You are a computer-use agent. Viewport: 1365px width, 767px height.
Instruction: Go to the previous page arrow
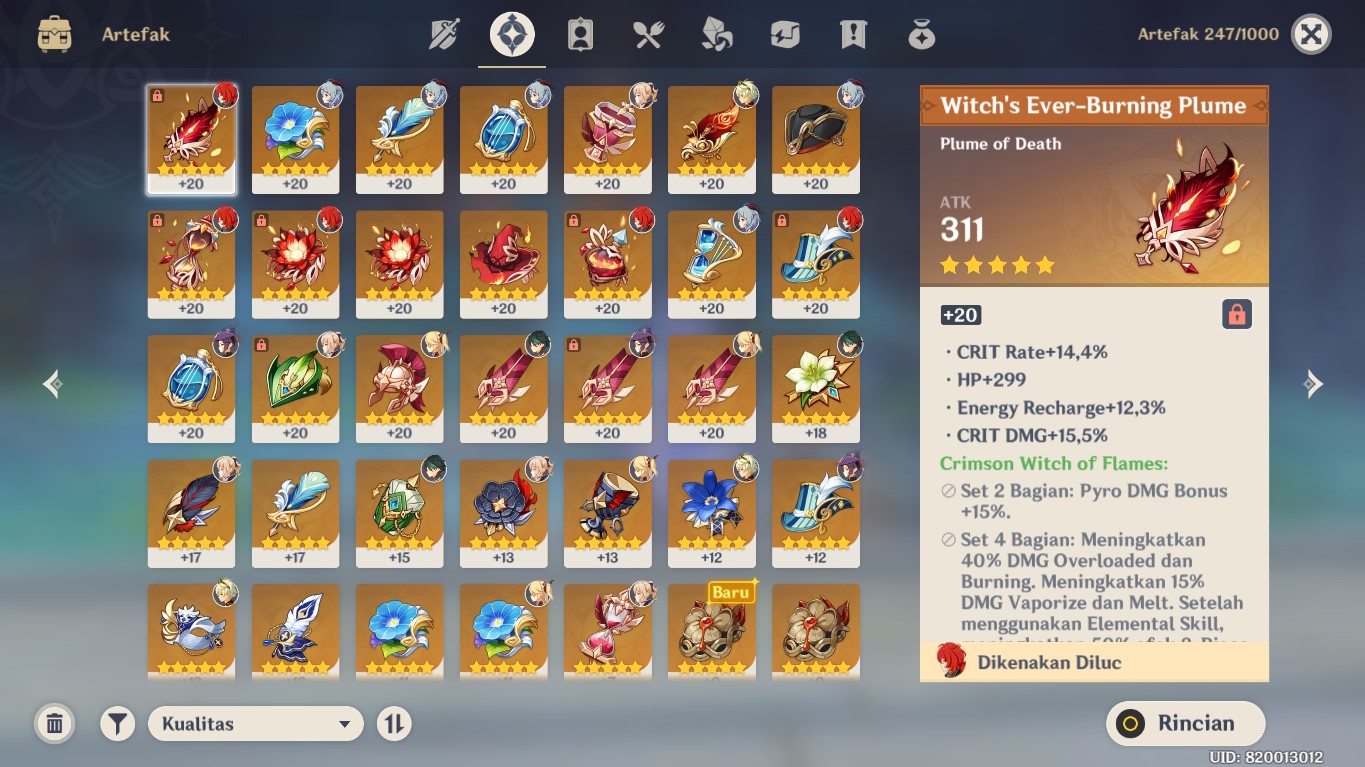click(x=53, y=384)
